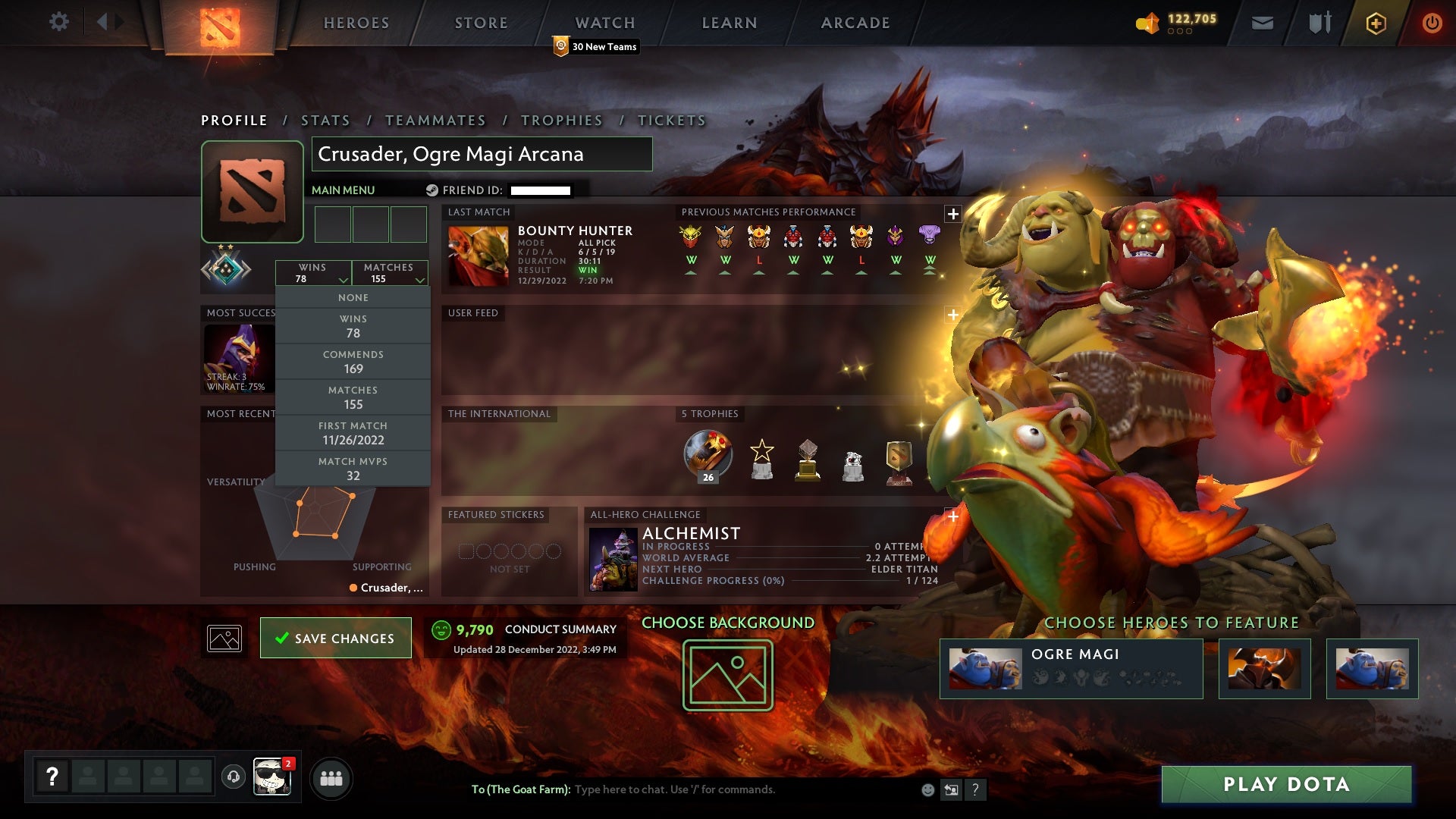Expand the Previous Matches Performance plus button
Image resolution: width=1456 pixels, height=819 pixels.
(952, 213)
